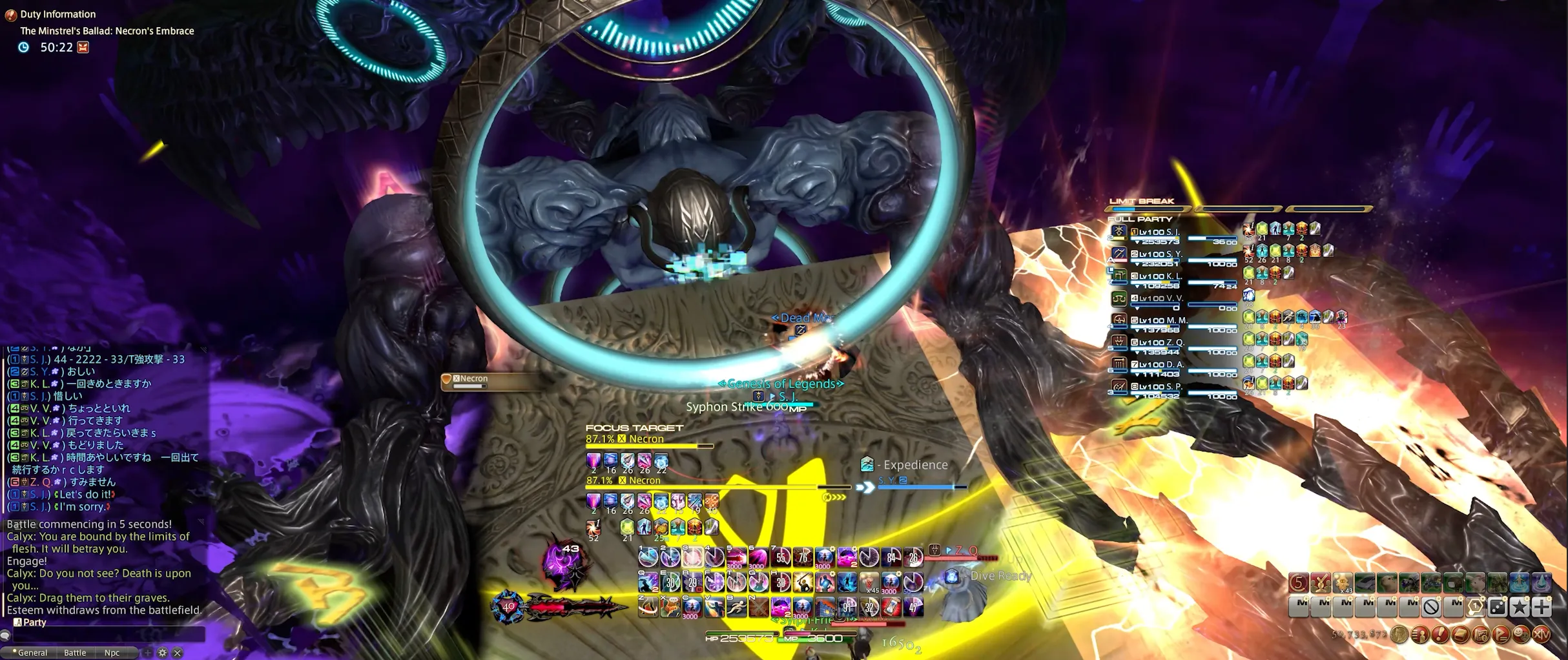Select party member S. P. in party list
The width and height of the screenshot is (1568, 660).
[x=1161, y=387]
